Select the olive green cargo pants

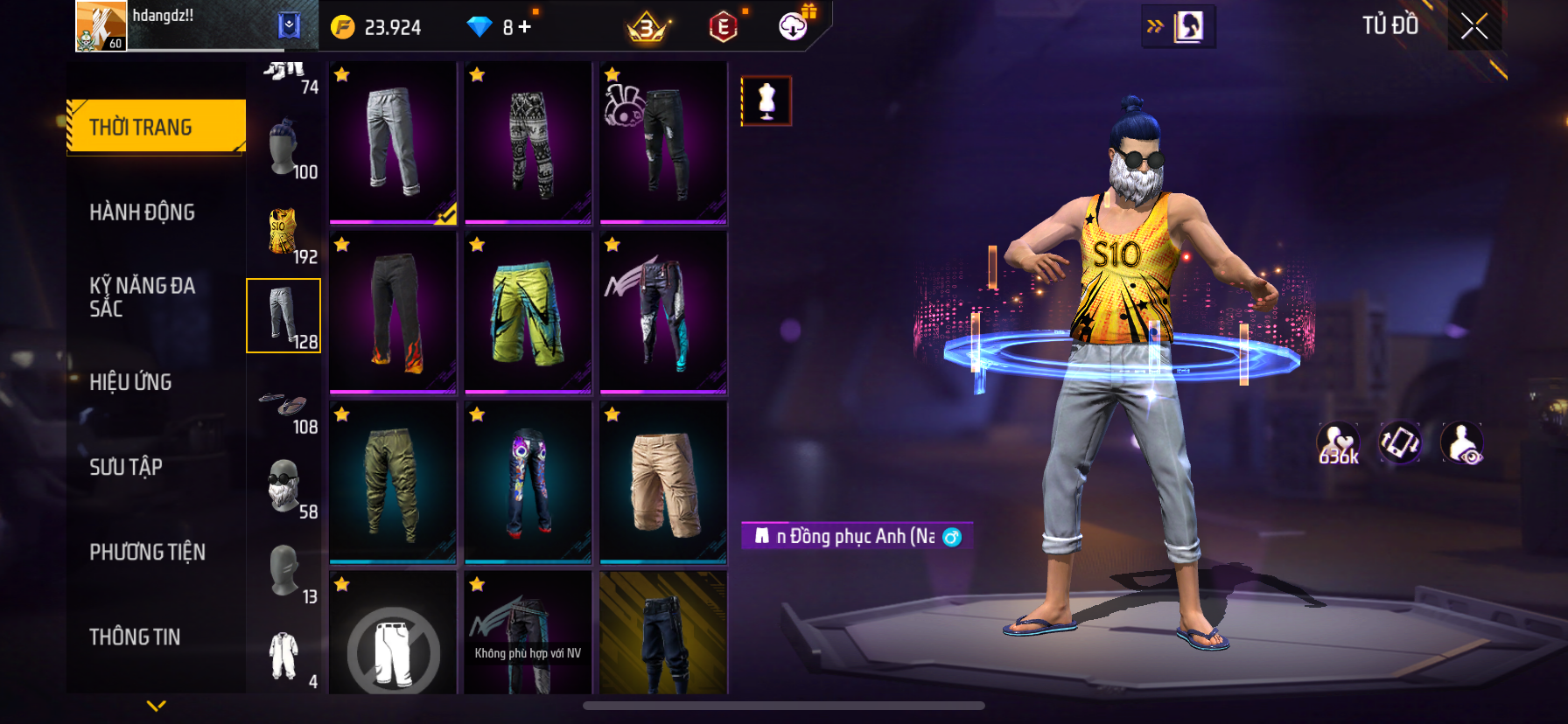click(x=393, y=481)
